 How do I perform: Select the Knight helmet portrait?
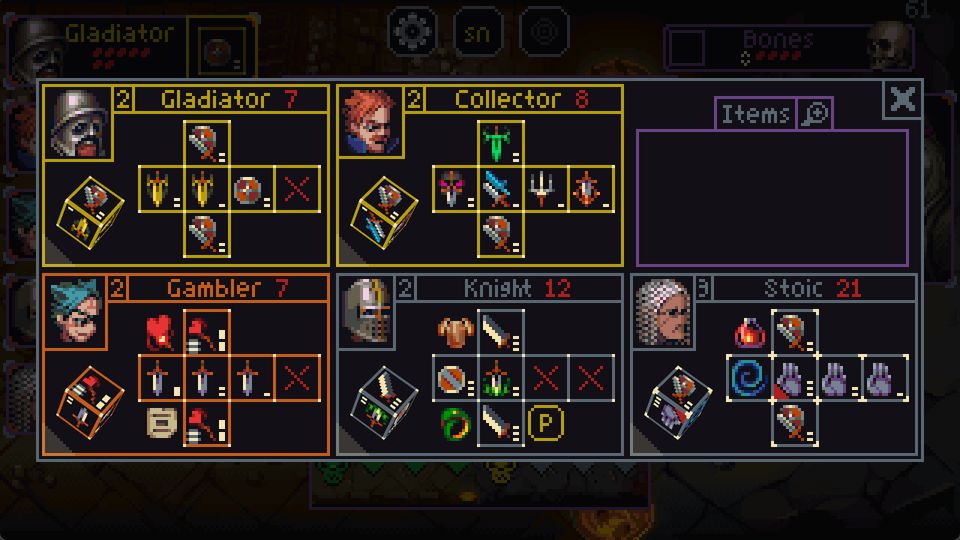tap(365, 312)
